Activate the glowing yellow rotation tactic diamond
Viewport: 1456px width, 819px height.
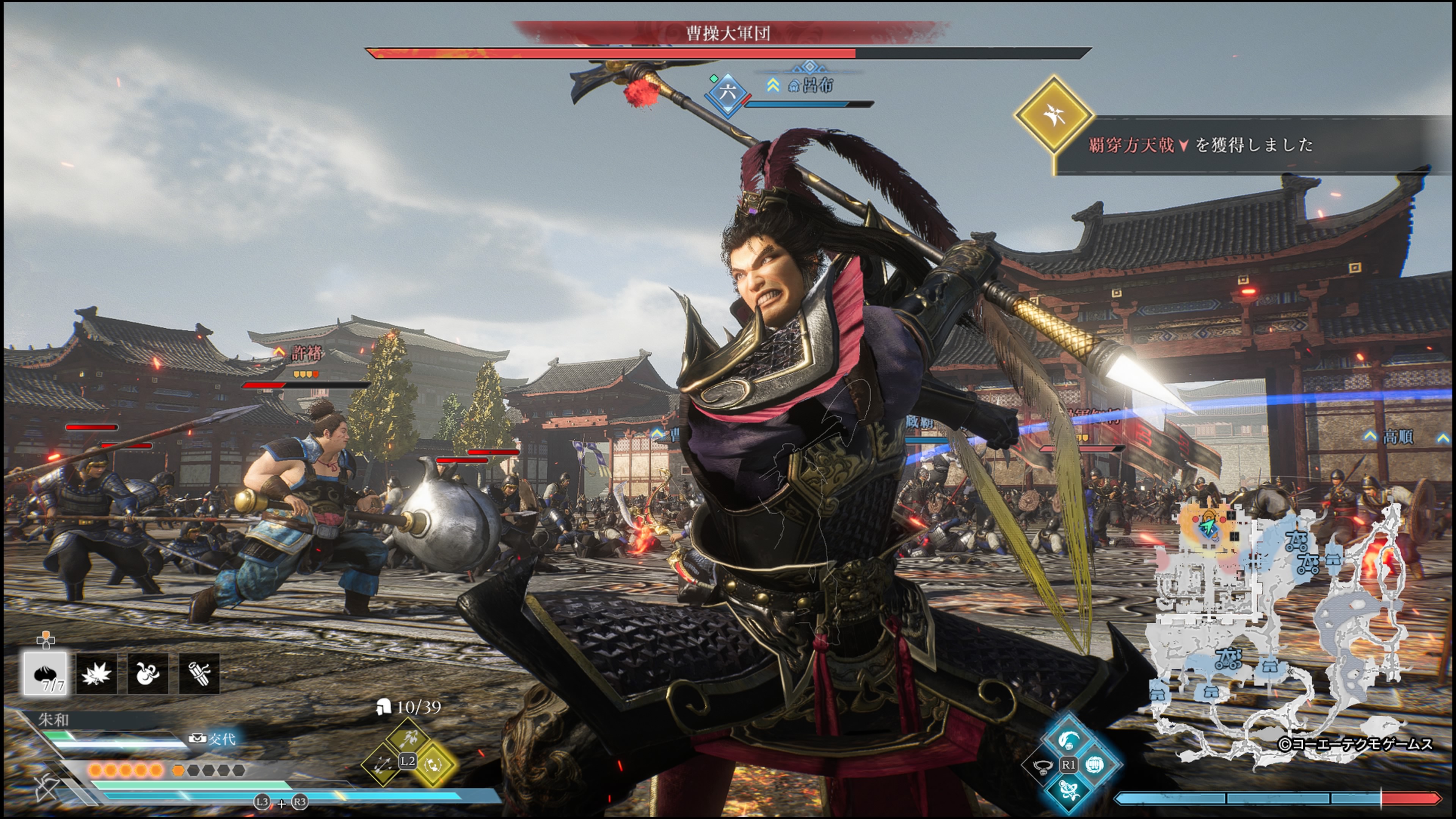point(433,764)
